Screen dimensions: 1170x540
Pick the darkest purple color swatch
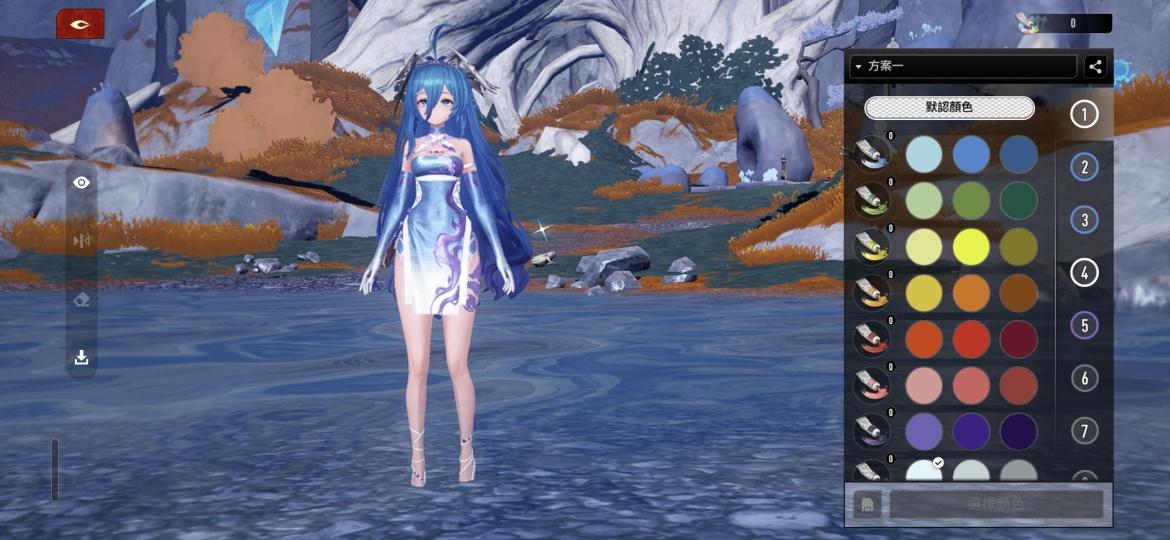(x=1019, y=431)
